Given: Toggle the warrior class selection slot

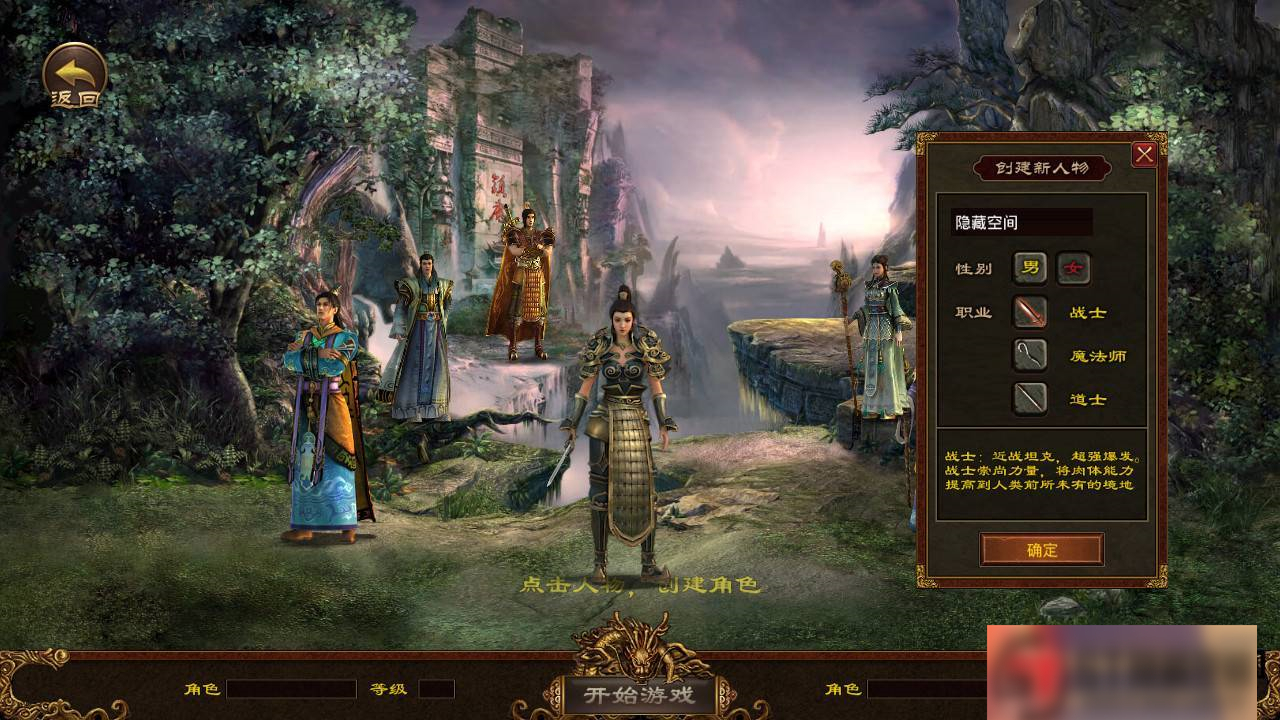Looking at the screenshot, I should tap(1029, 313).
